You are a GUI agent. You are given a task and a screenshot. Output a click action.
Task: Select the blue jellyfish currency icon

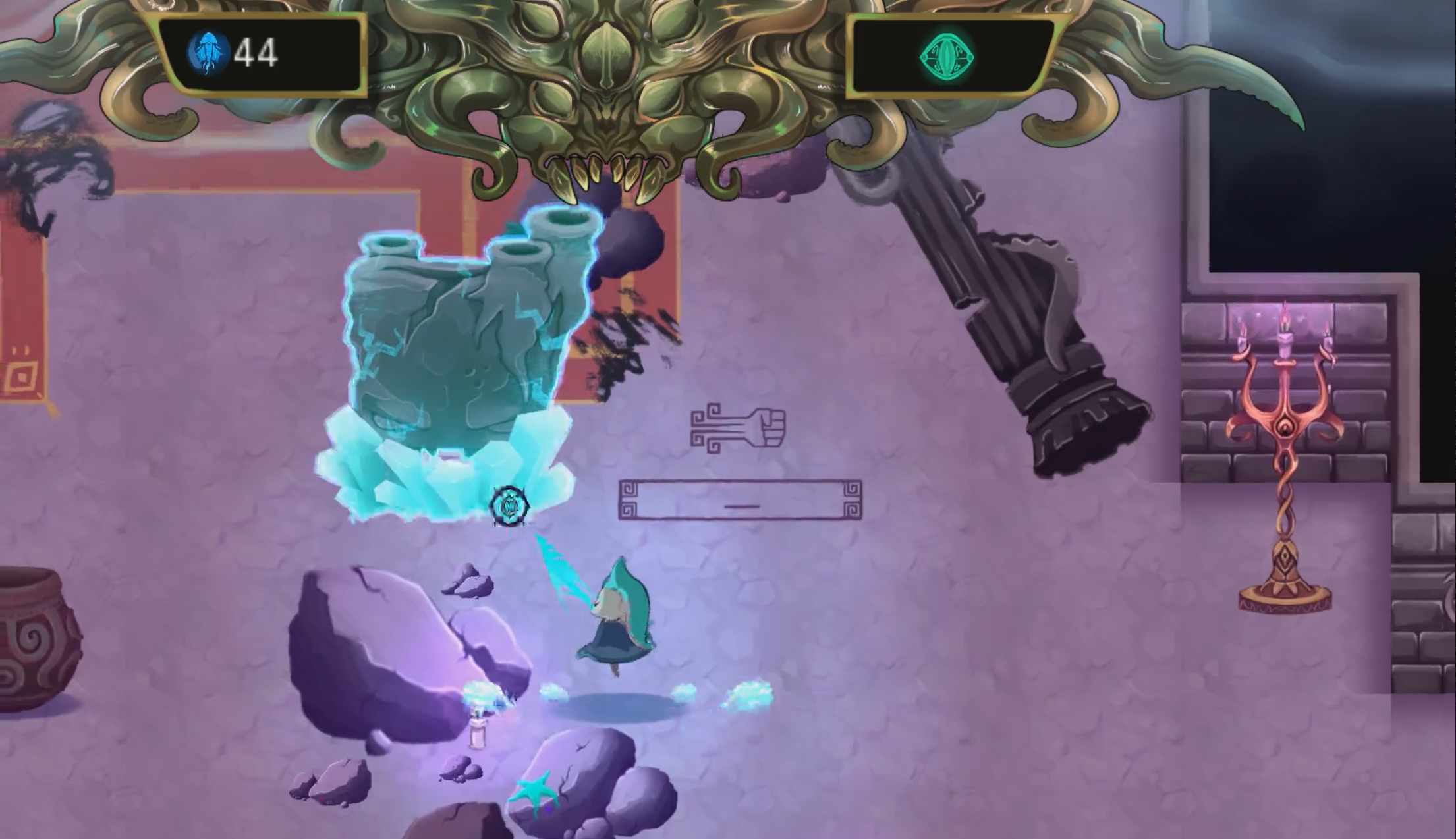(208, 53)
